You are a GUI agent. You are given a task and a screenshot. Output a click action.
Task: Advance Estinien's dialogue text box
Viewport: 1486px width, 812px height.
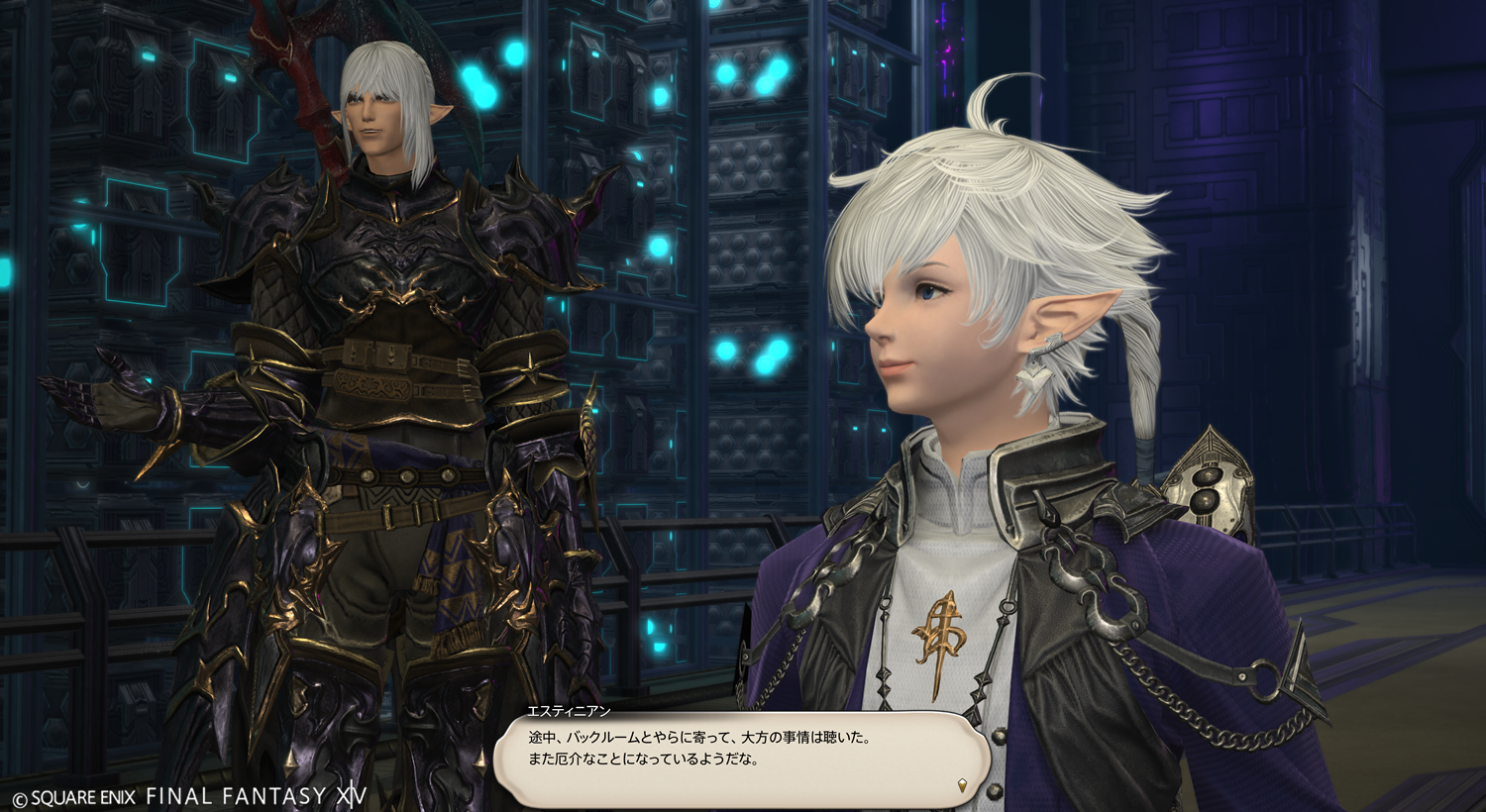pyautogui.click(x=741, y=758)
